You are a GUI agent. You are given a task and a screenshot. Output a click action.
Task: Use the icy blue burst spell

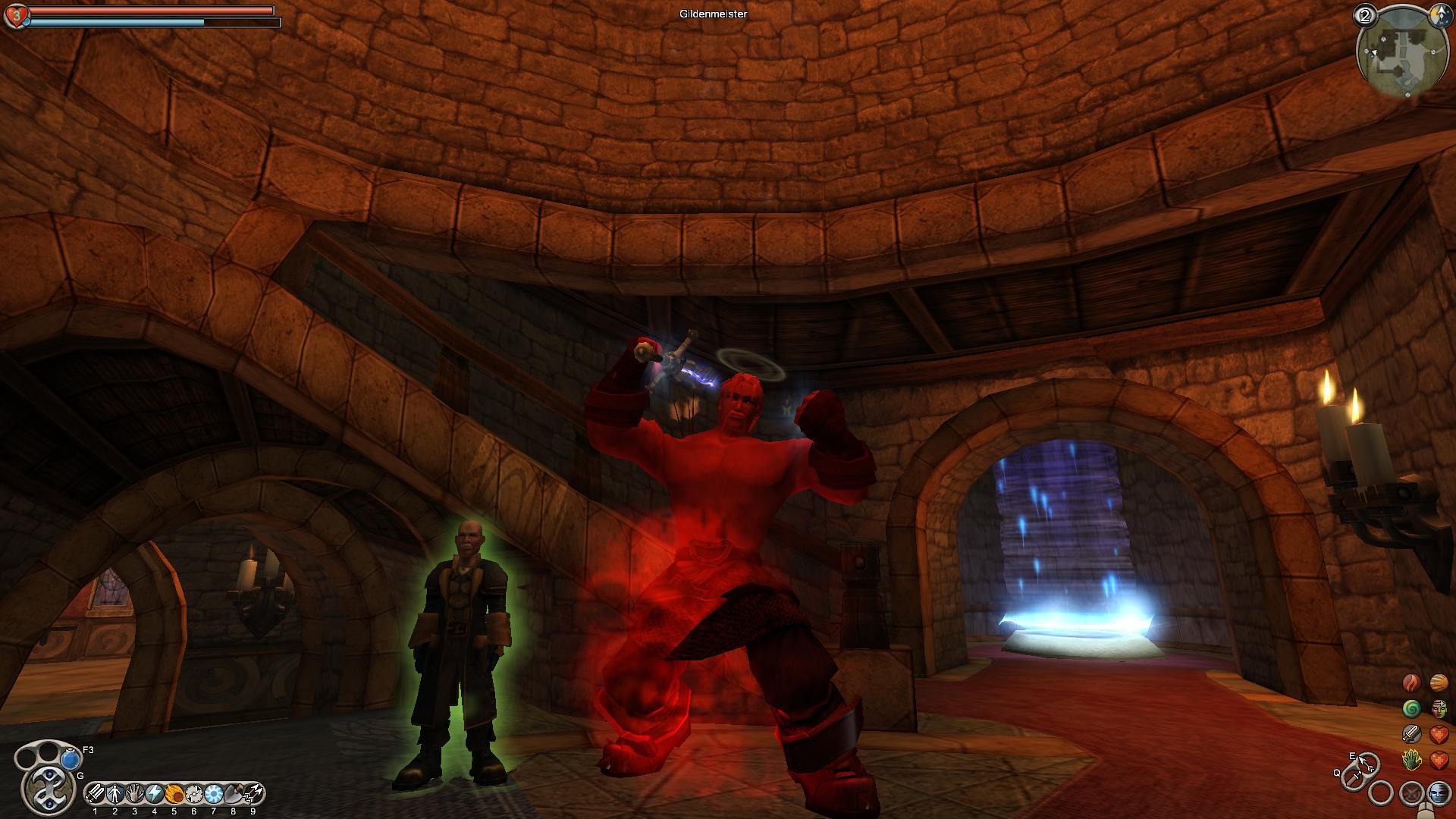click(x=214, y=794)
